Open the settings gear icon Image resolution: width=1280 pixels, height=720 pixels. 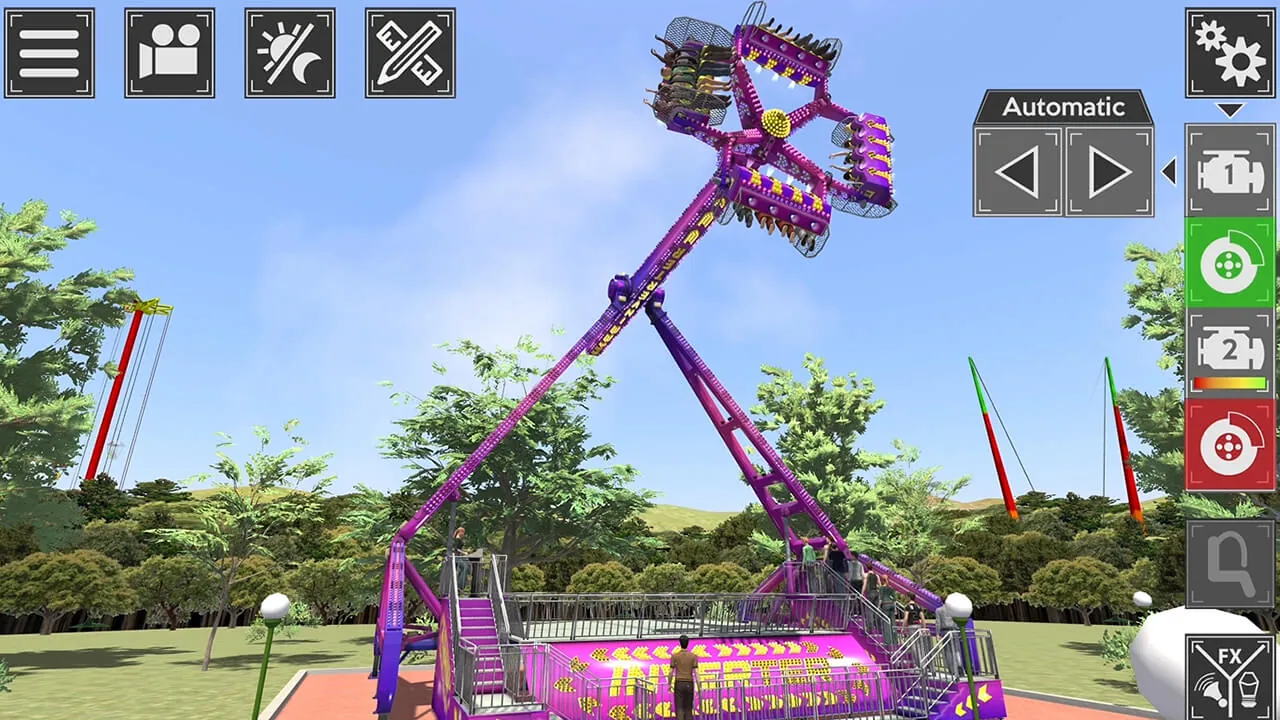1229,52
